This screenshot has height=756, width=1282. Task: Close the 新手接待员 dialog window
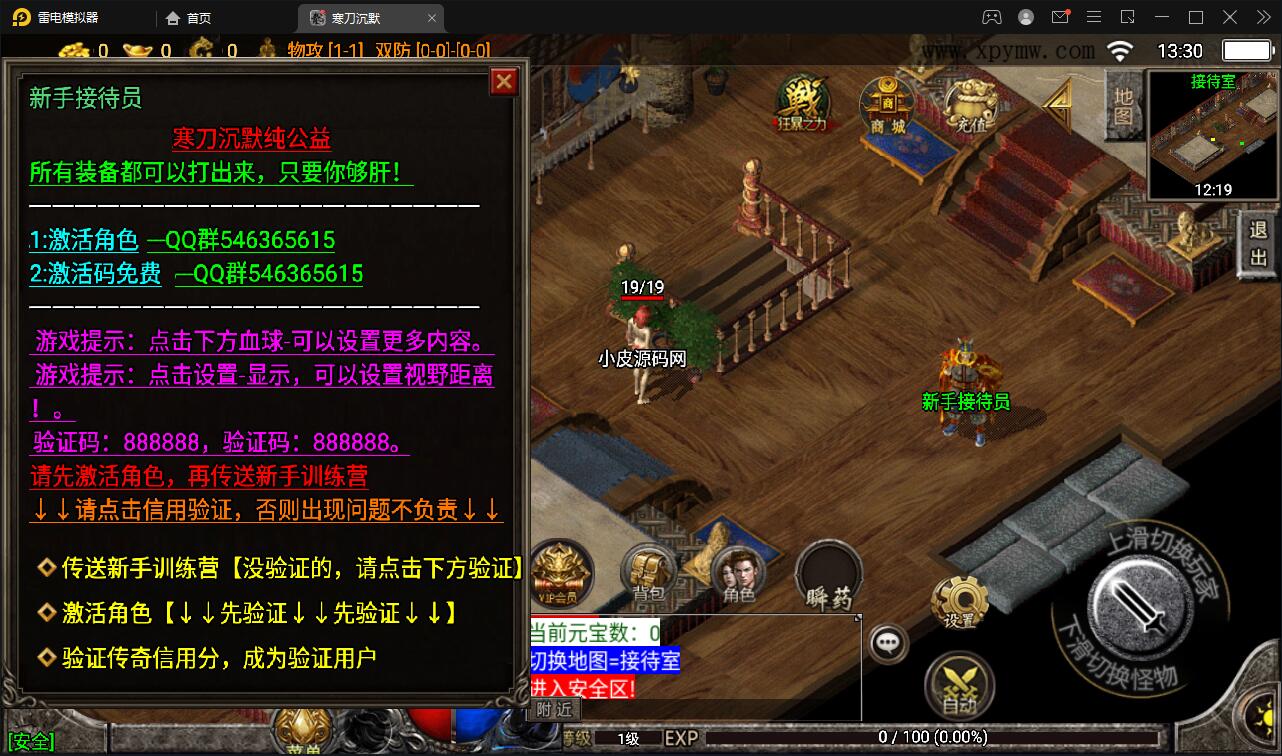point(503,82)
